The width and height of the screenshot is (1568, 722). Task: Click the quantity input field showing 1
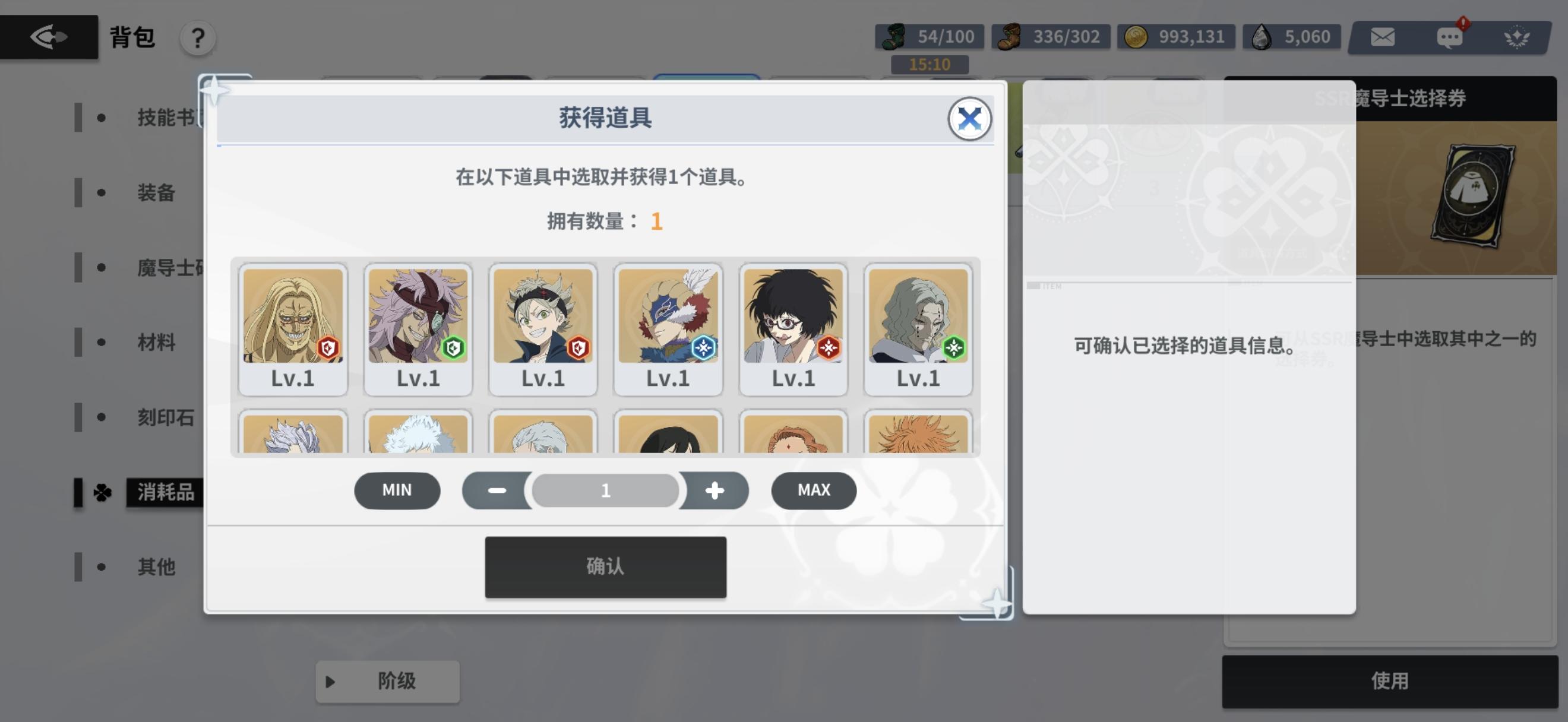[x=605, y=490]
